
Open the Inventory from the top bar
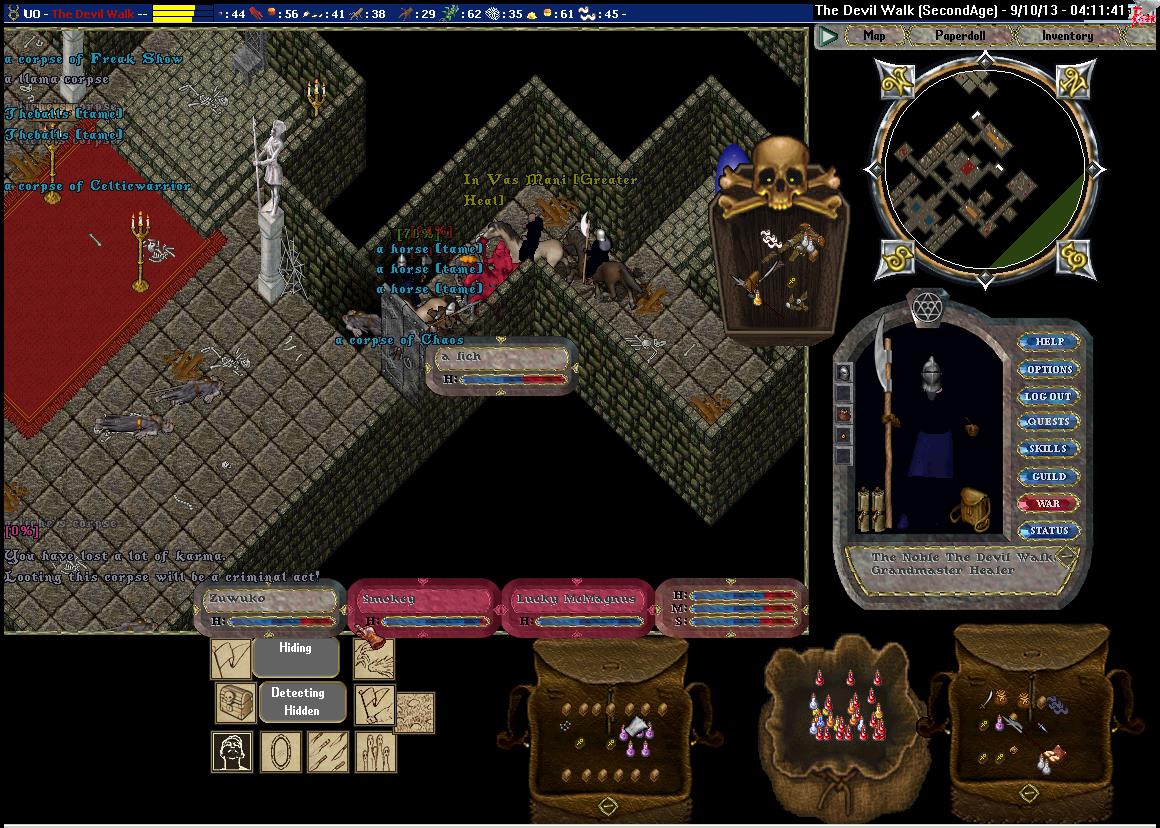tap(1067, 36)
